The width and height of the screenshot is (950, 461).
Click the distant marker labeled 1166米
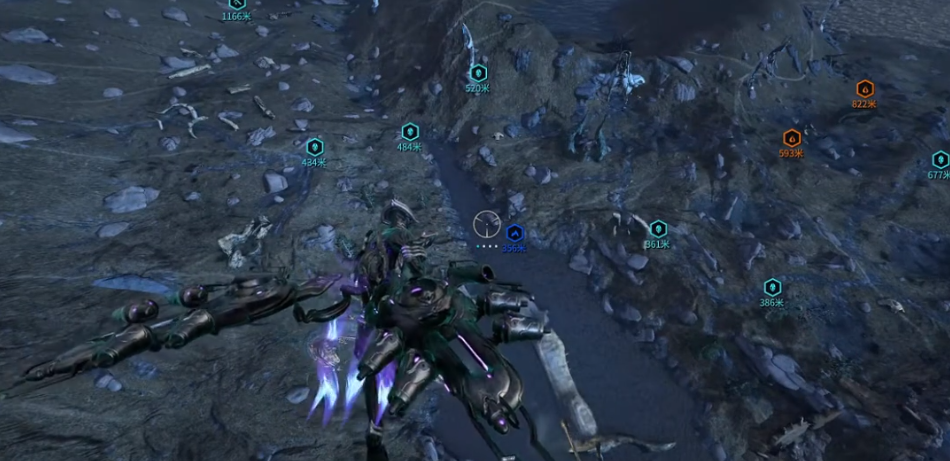point(237,4)
